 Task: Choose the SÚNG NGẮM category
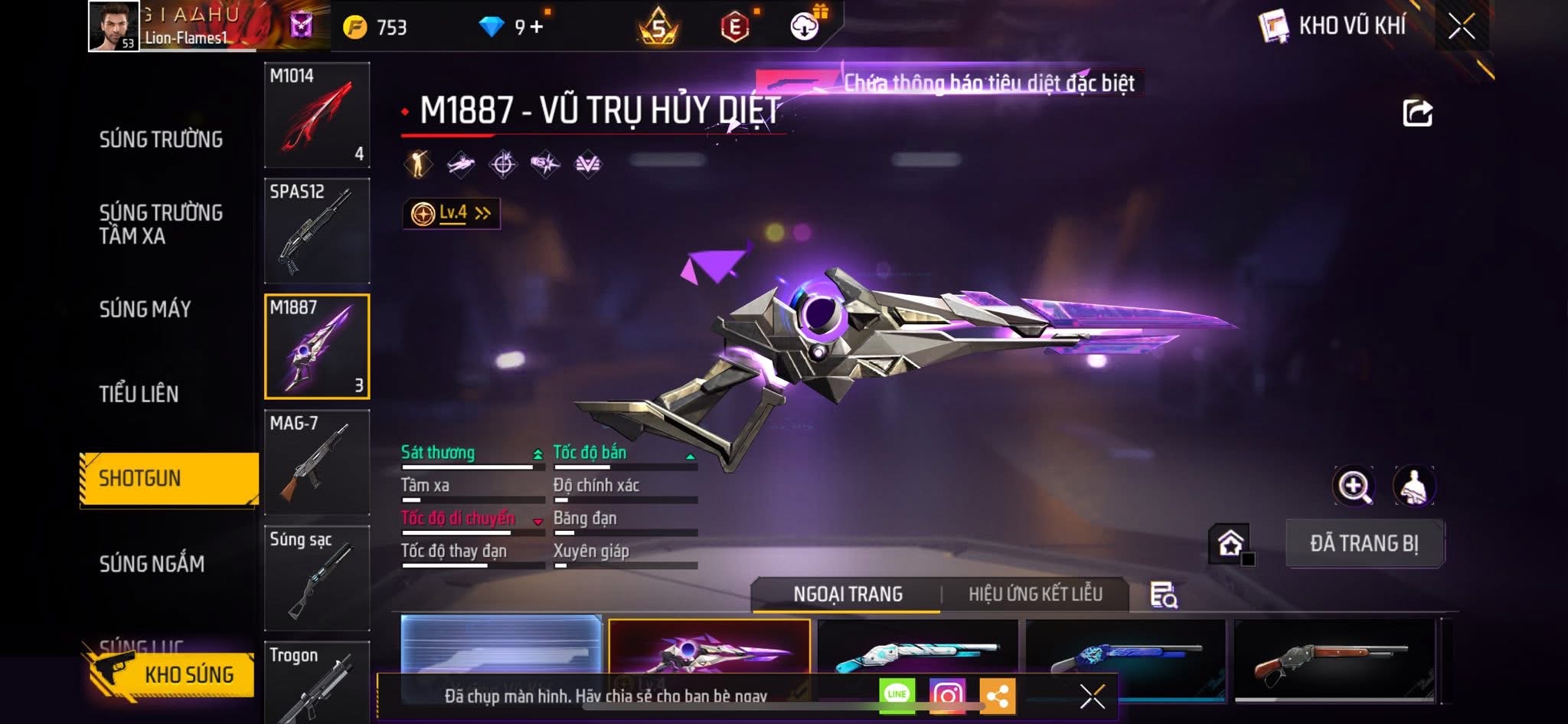point(152,564)
